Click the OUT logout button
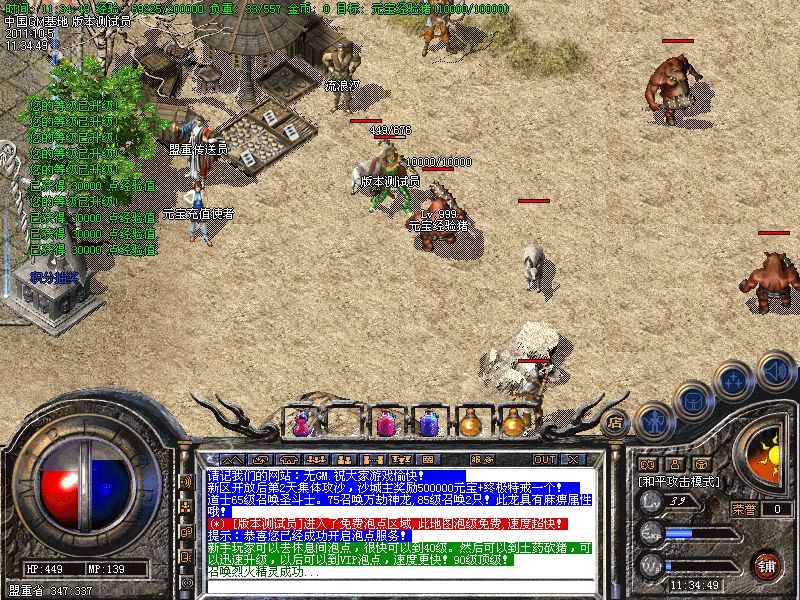The width and height of the screenshot is (800, 600). coord(544,459)
